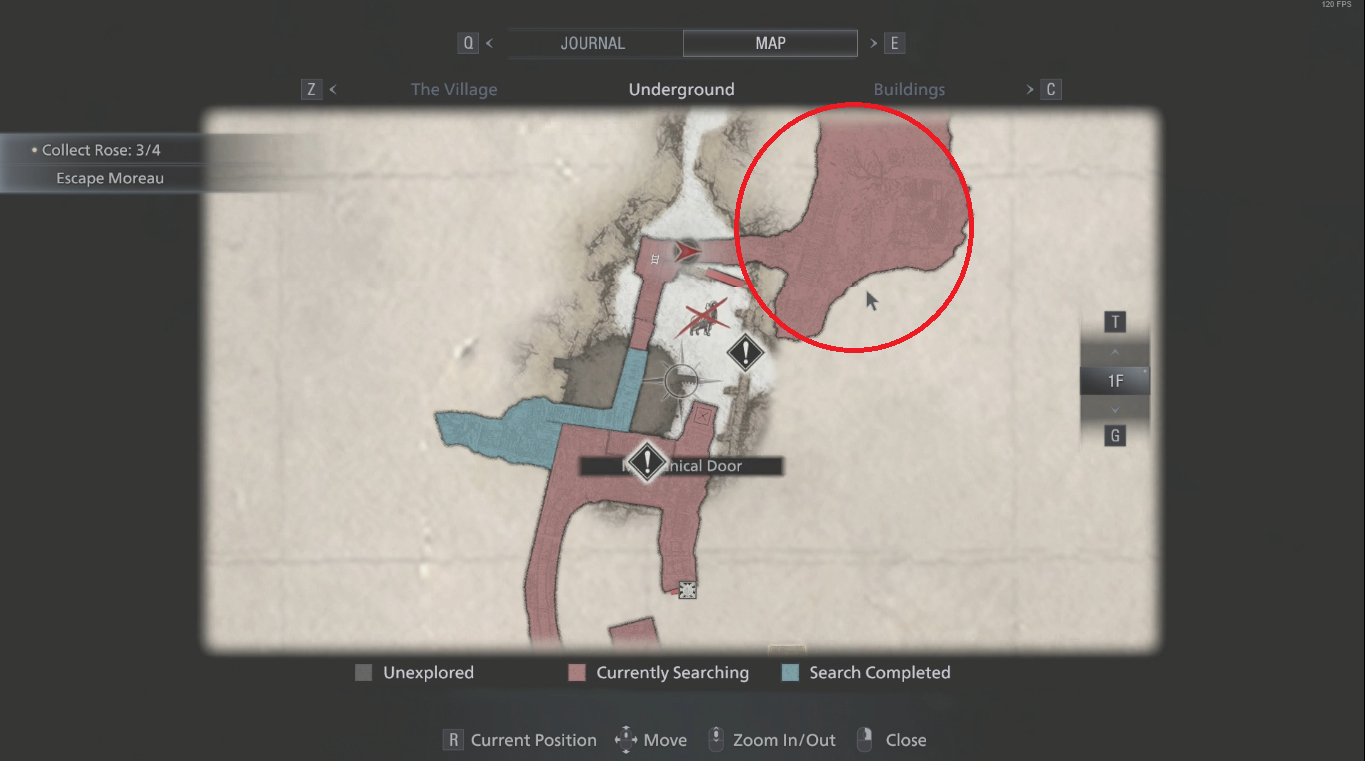Click the upper exclamation diamond marker

[744, 353]
